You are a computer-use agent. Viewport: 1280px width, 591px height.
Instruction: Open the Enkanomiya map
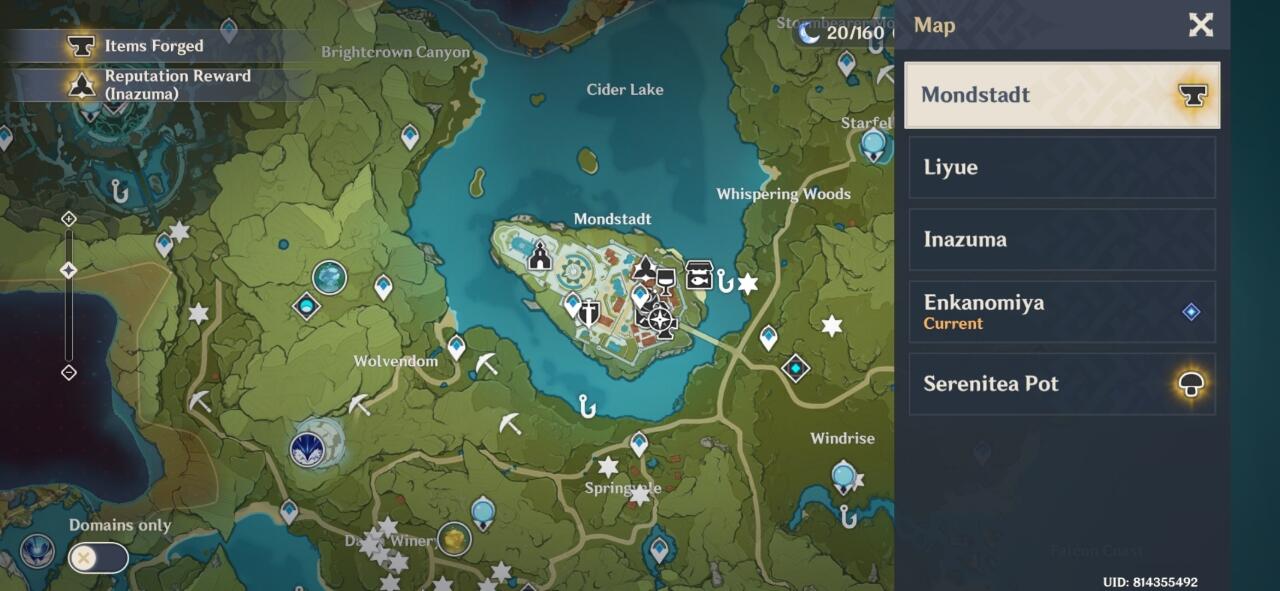[1062, 311]
